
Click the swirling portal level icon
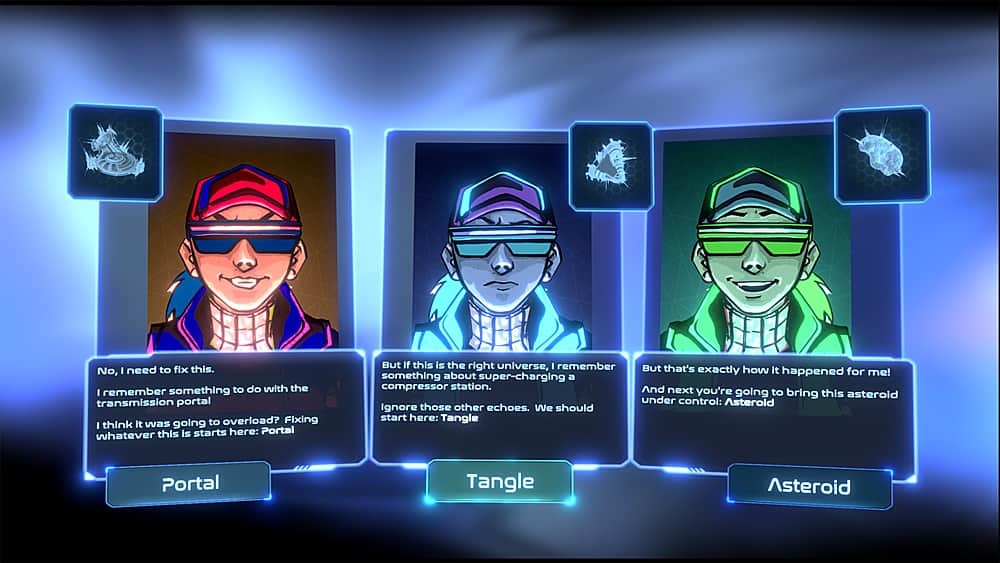(114, 152)
